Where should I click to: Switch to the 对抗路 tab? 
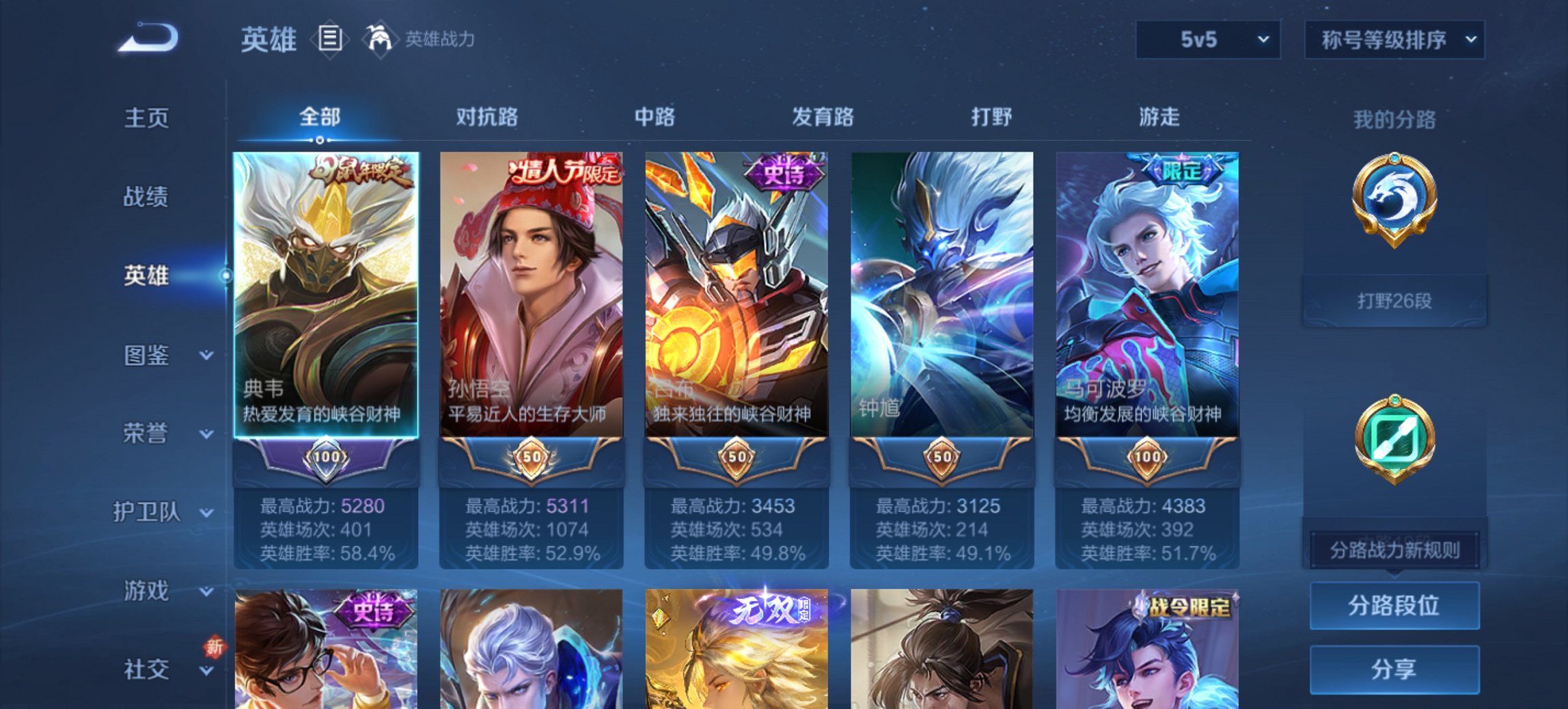(x=486, y=117)
